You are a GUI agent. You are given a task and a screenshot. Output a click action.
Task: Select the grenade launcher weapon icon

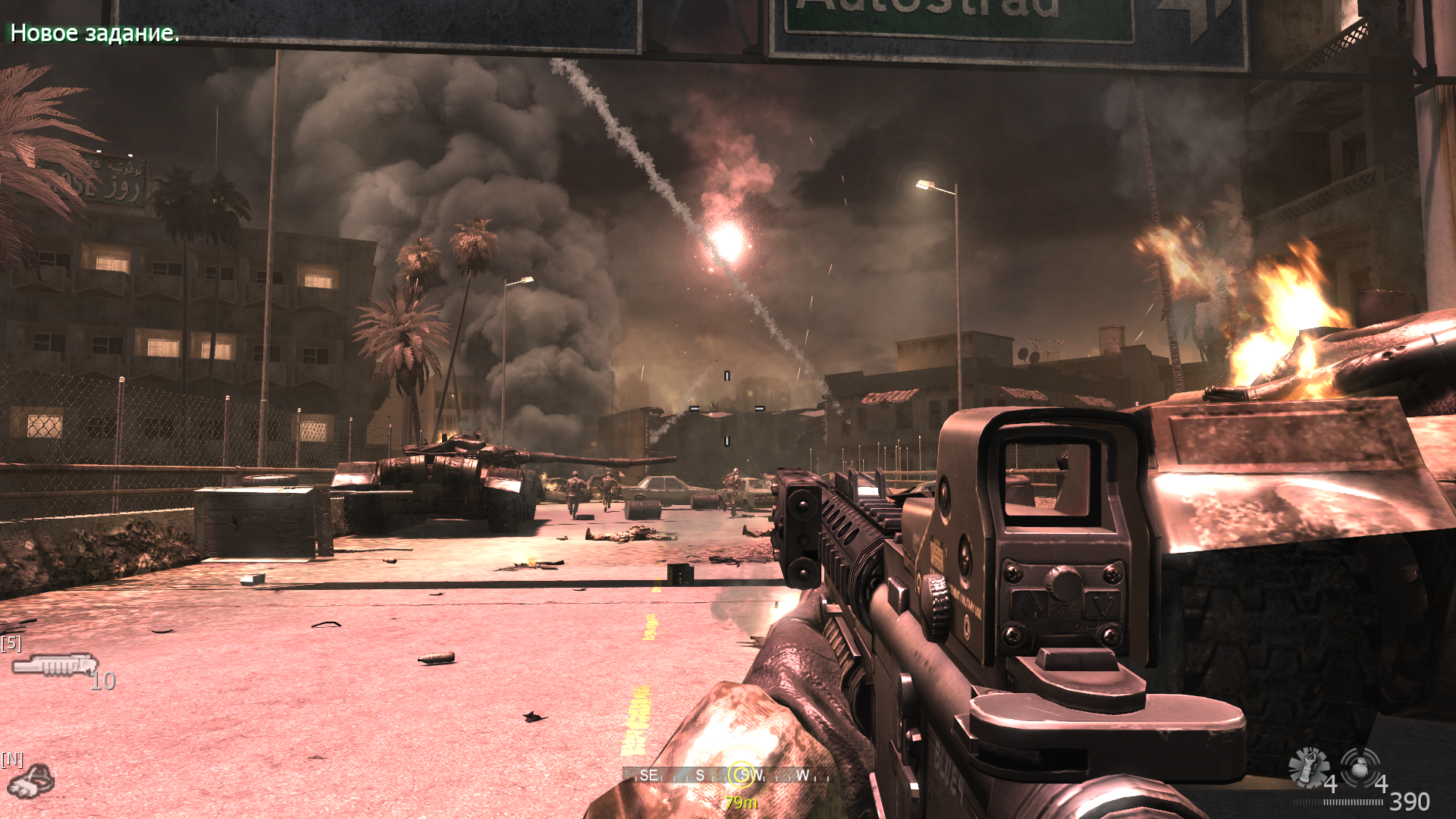[55, 665]
